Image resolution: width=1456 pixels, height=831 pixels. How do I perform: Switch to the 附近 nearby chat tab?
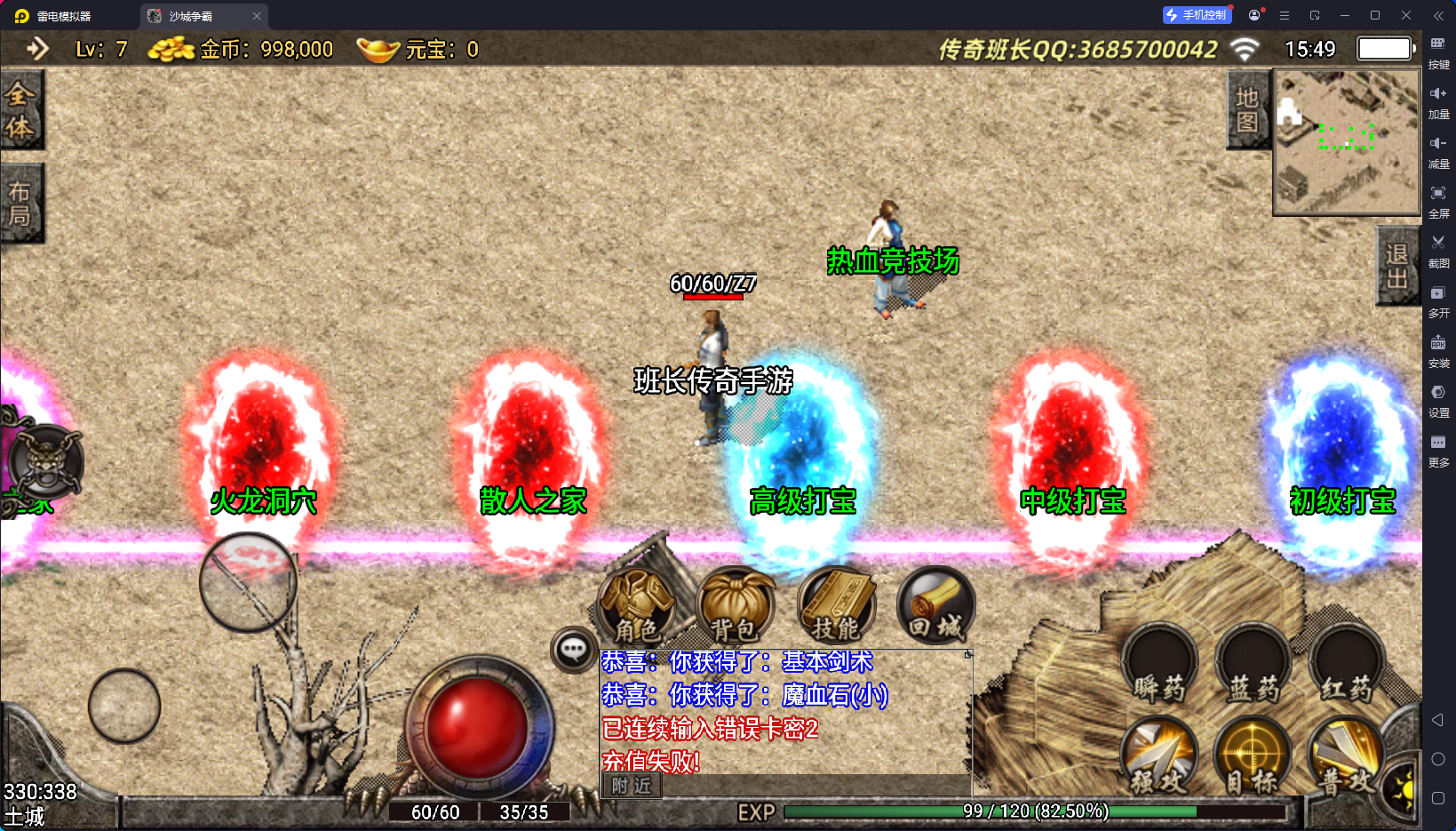click(x=632, y=786)
